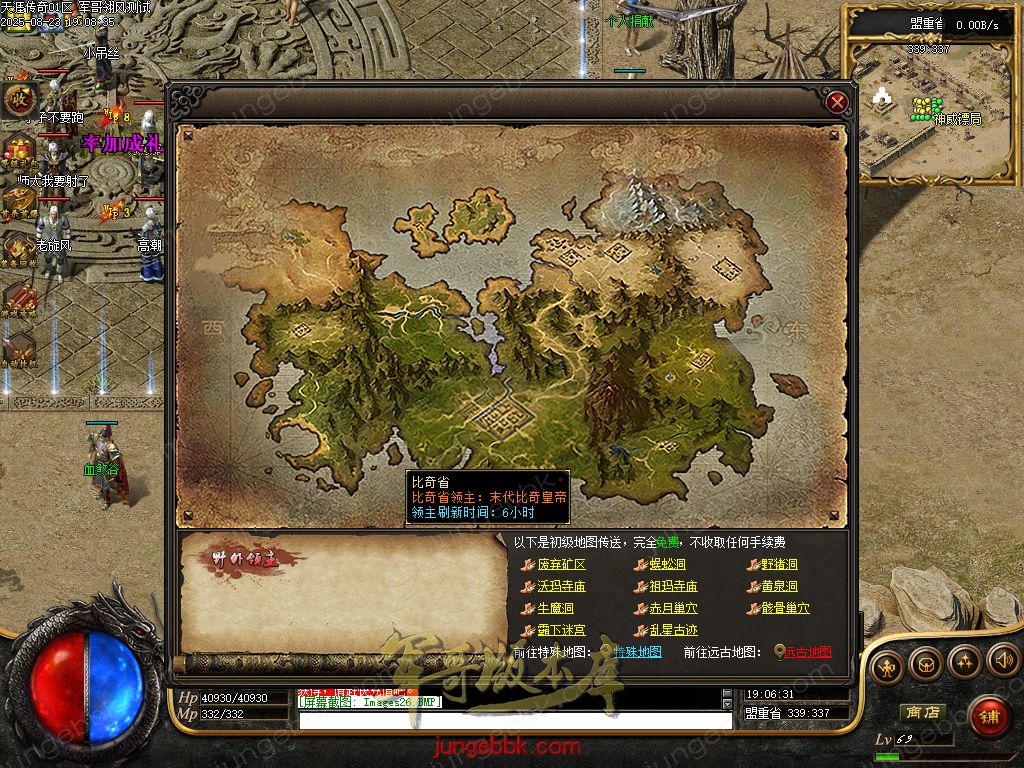The width and height of the screenshot is (1024, 768).
Task: Teleport to 霸下迷宫
Action: tap(561, 631)
